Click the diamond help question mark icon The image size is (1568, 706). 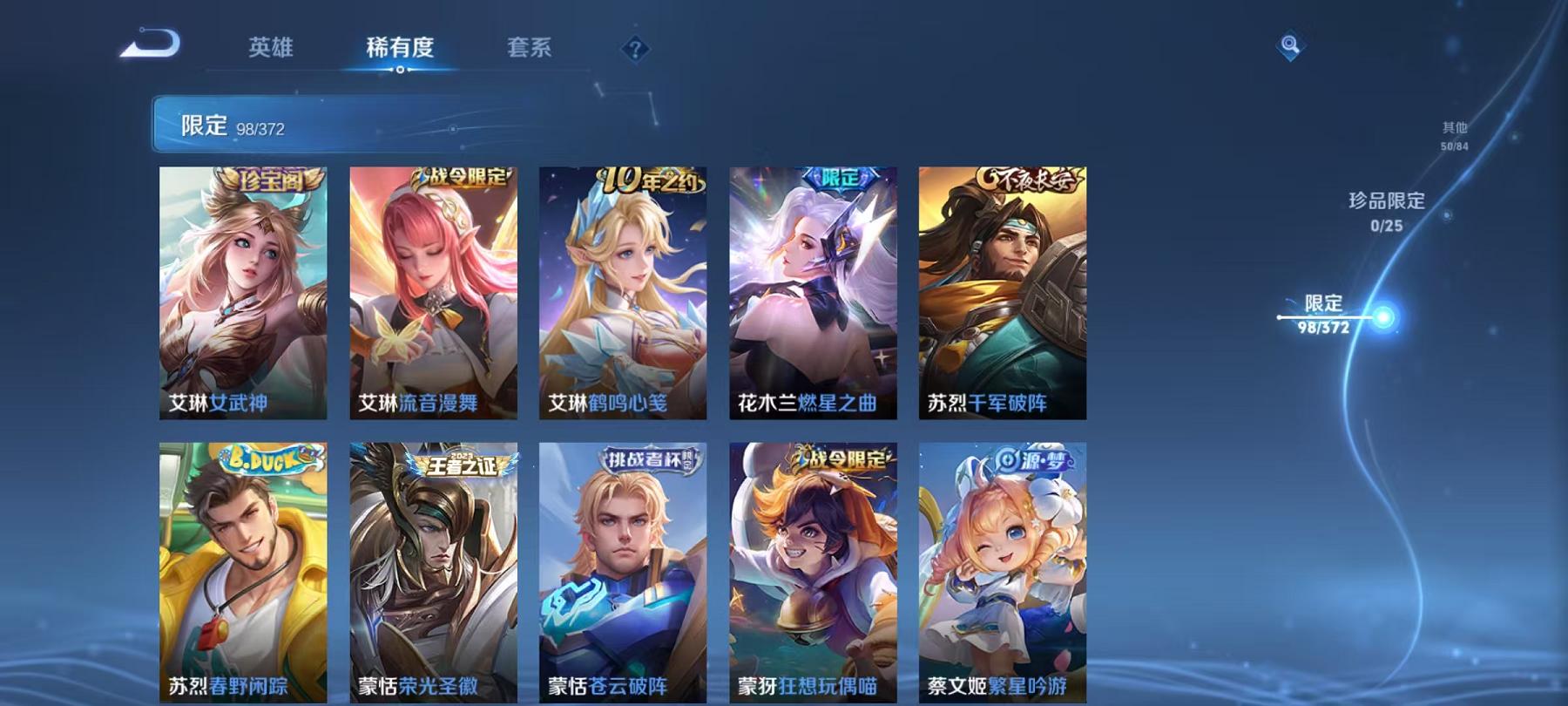click(x=636, y=50)
